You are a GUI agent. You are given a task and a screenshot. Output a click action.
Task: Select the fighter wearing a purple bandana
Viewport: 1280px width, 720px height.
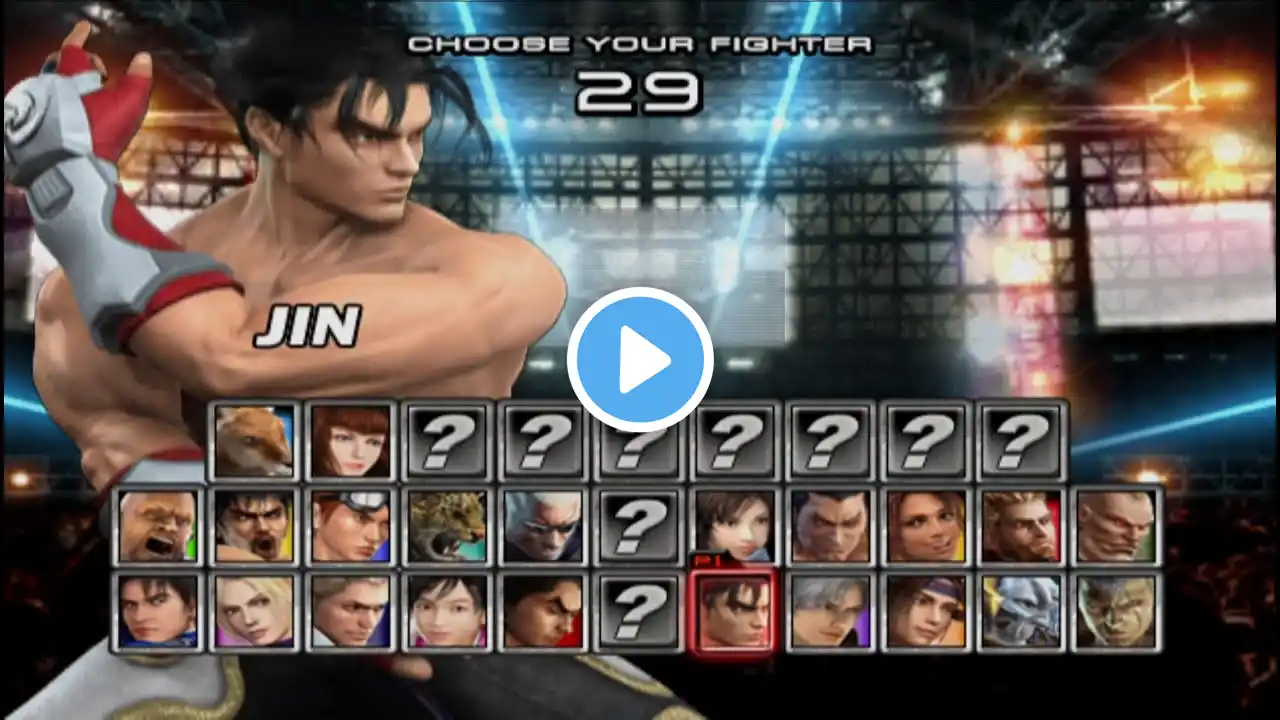[x=924, y=610]
